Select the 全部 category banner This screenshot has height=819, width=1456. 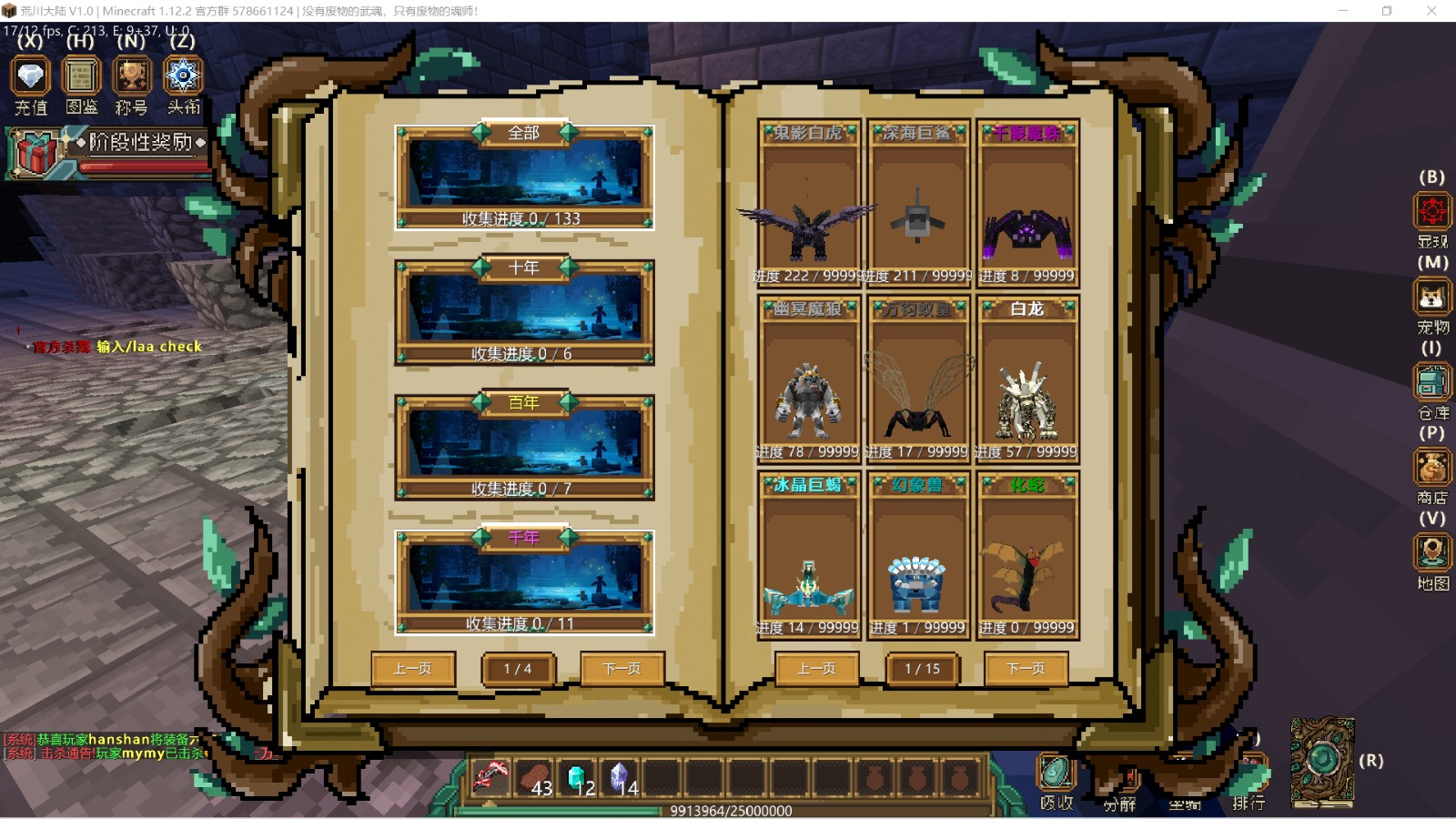click(524, 177)
